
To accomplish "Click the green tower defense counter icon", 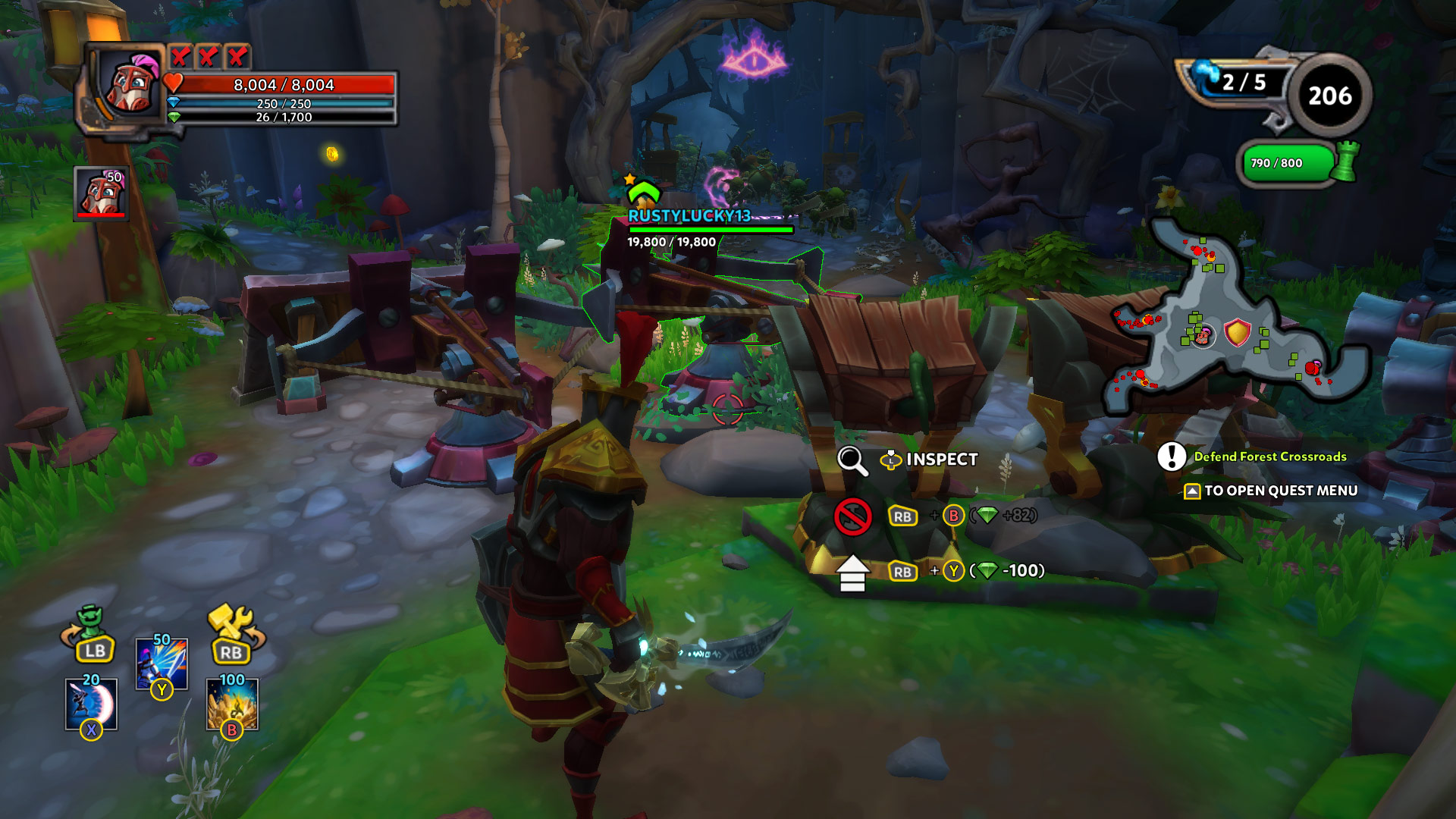I will click(x=1345, y=162).
